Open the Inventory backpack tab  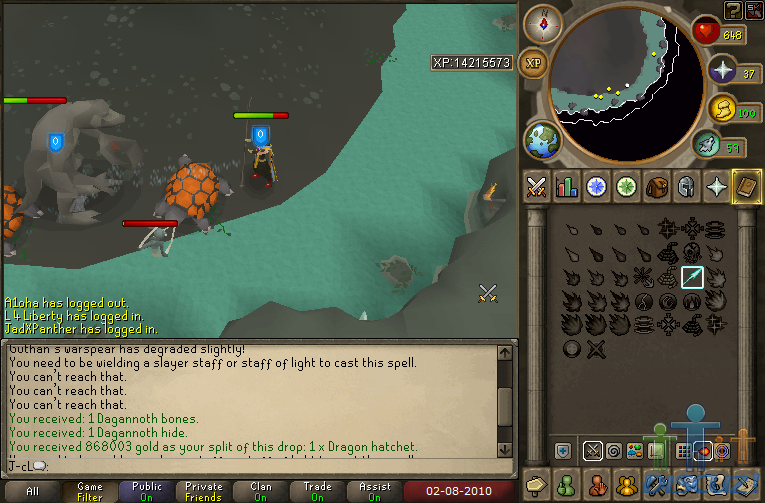point(657,186)
